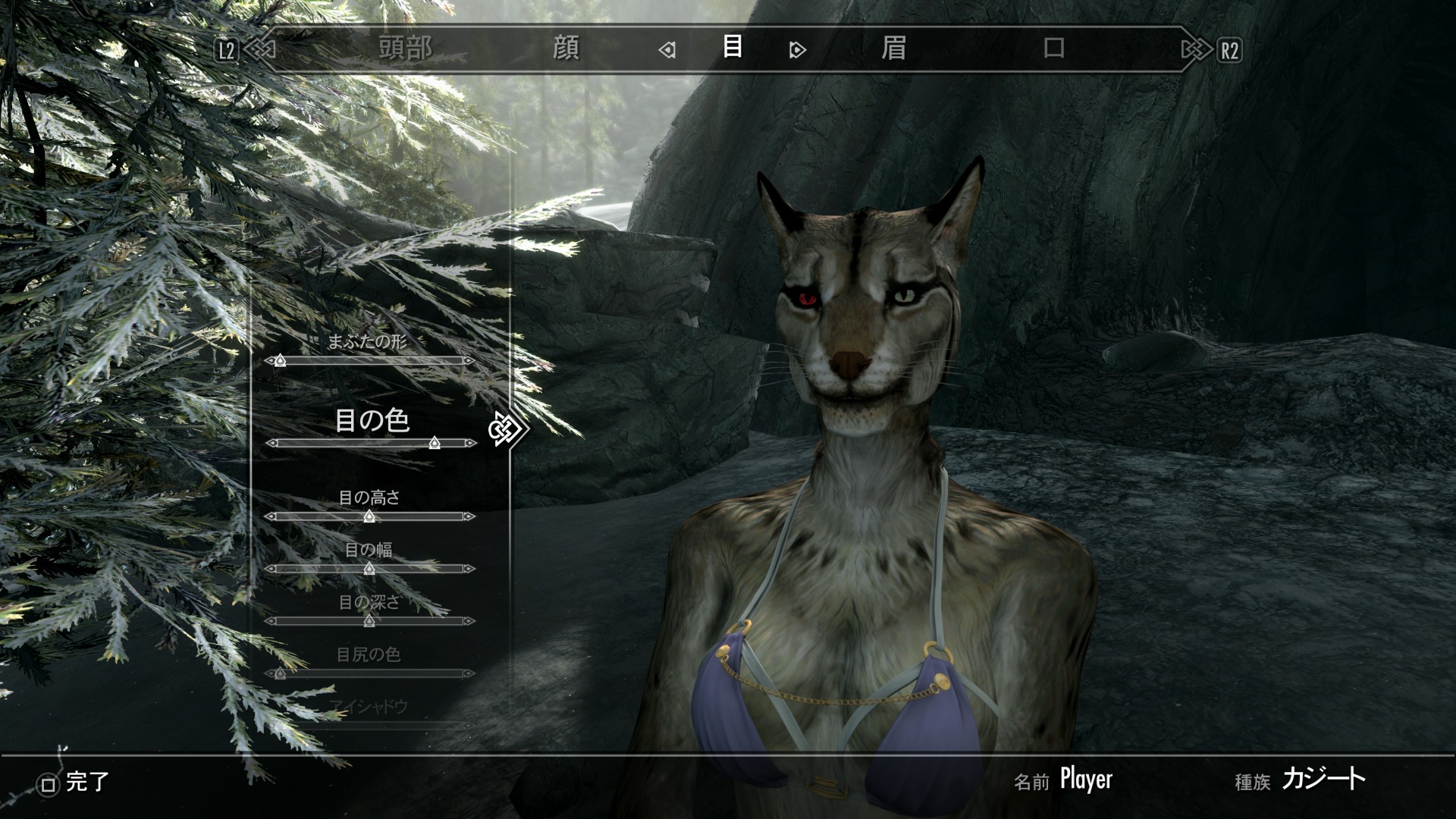The height and width of the screenshot is (819, 1456).
Task: Click the right arrow beside 目 tab
Action: [797, 51]
